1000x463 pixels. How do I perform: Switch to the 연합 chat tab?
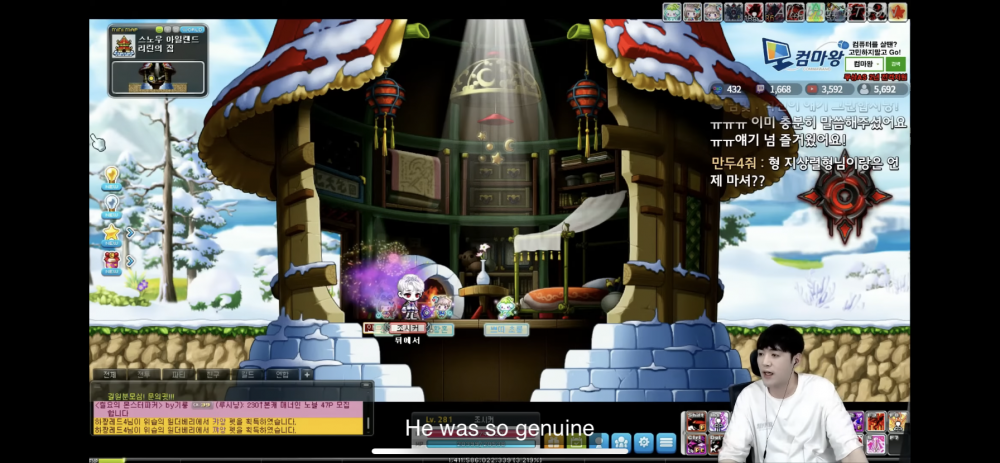tap(281, 373)
